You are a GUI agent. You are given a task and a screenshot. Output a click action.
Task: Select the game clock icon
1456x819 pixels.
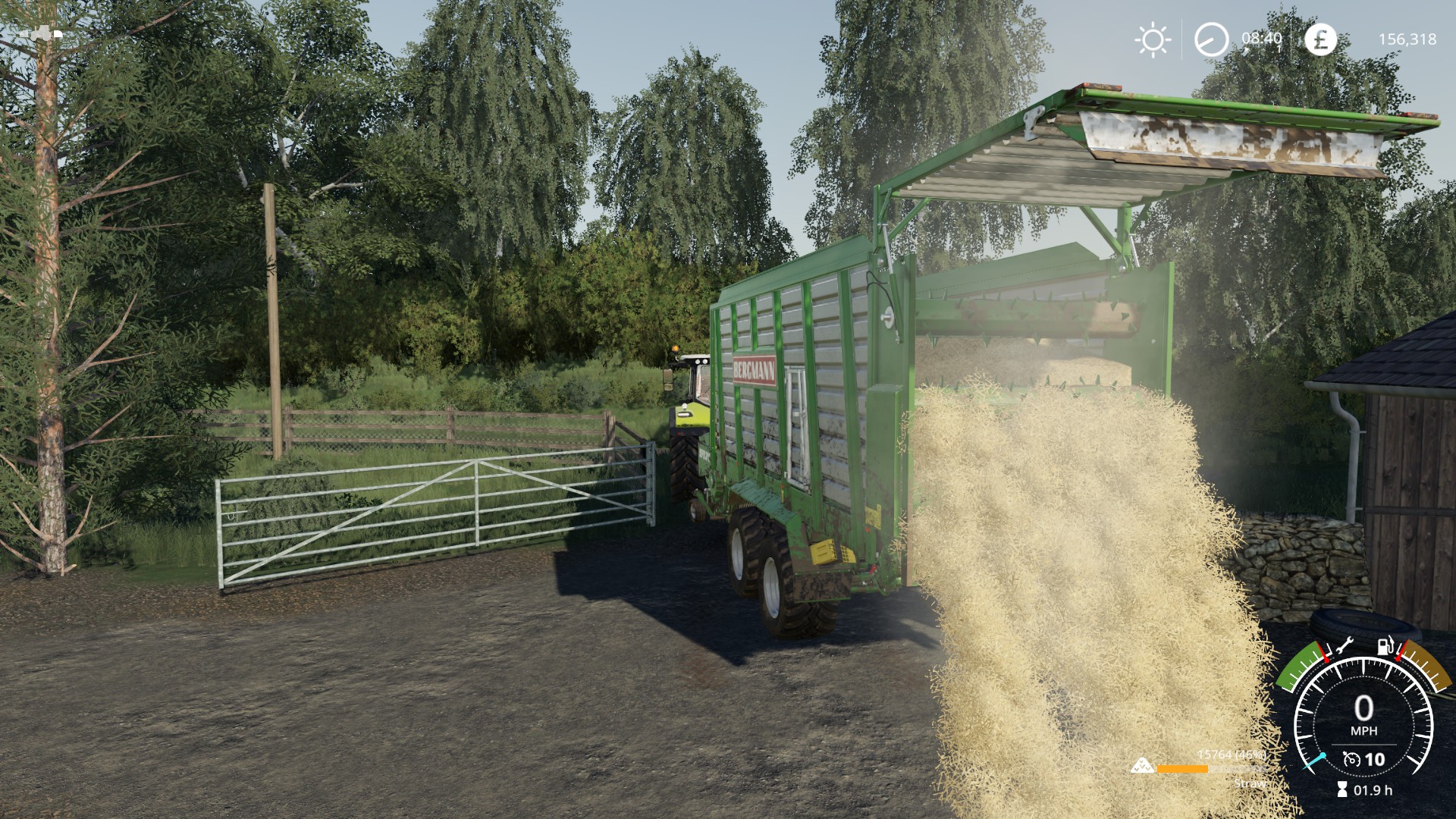[1211, 39]
